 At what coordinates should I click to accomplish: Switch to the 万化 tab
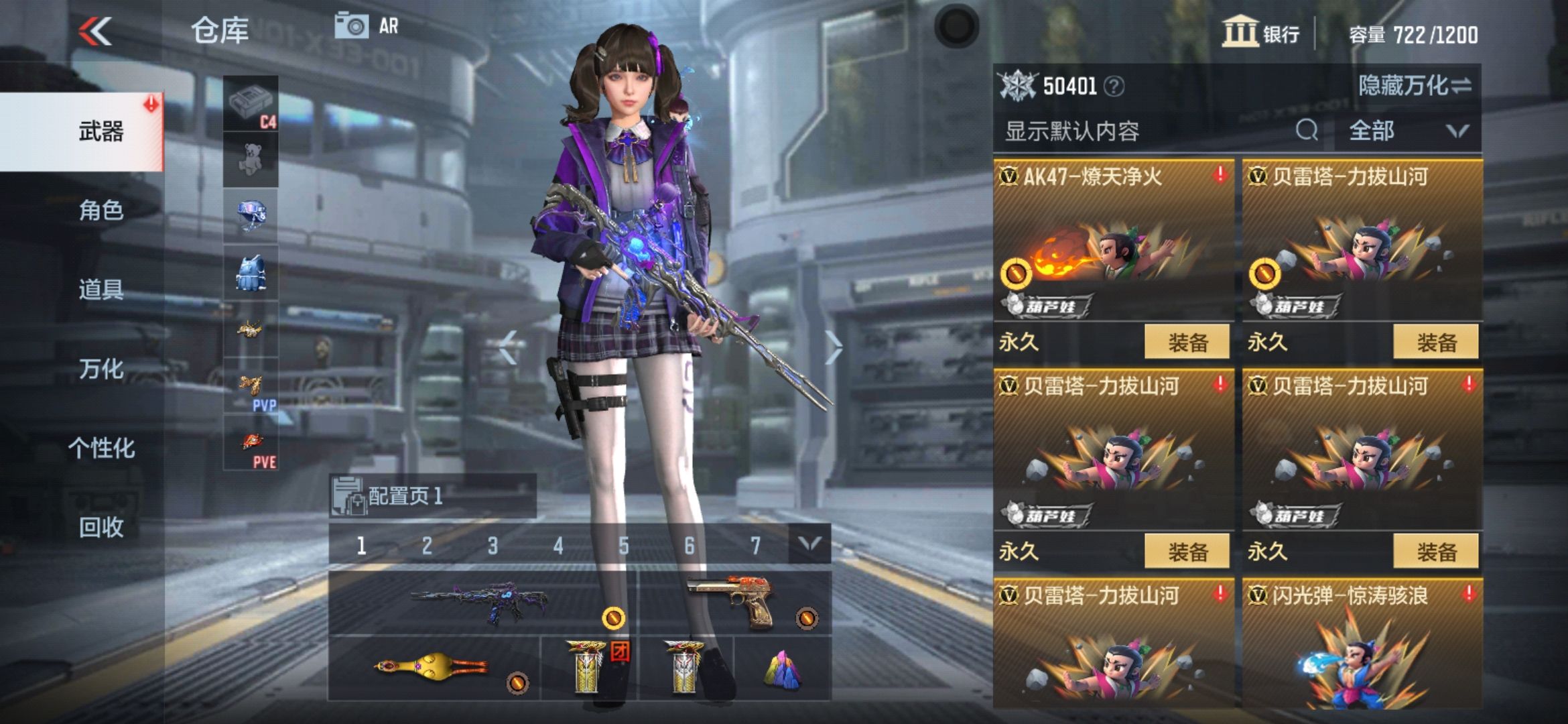click(101, 371)
